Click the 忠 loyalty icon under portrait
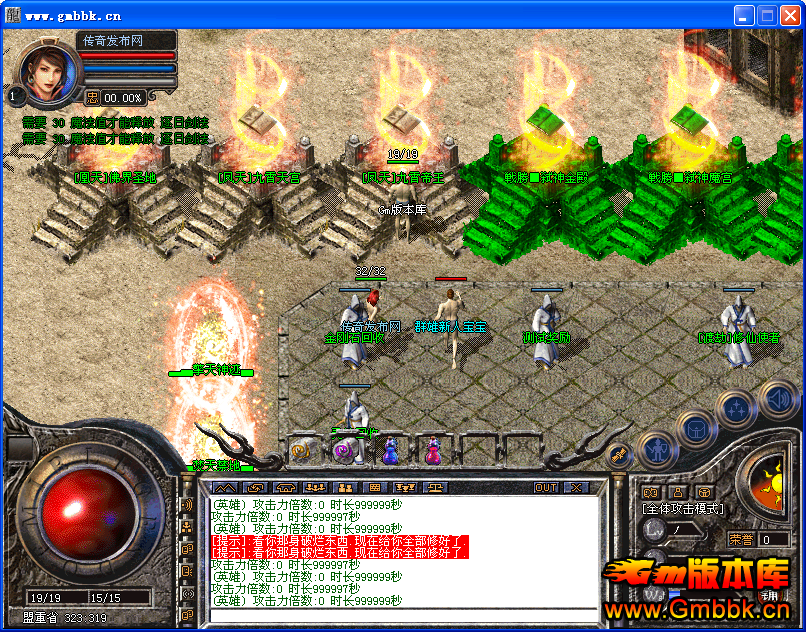 pyautogui.click(x=92, y=97)
